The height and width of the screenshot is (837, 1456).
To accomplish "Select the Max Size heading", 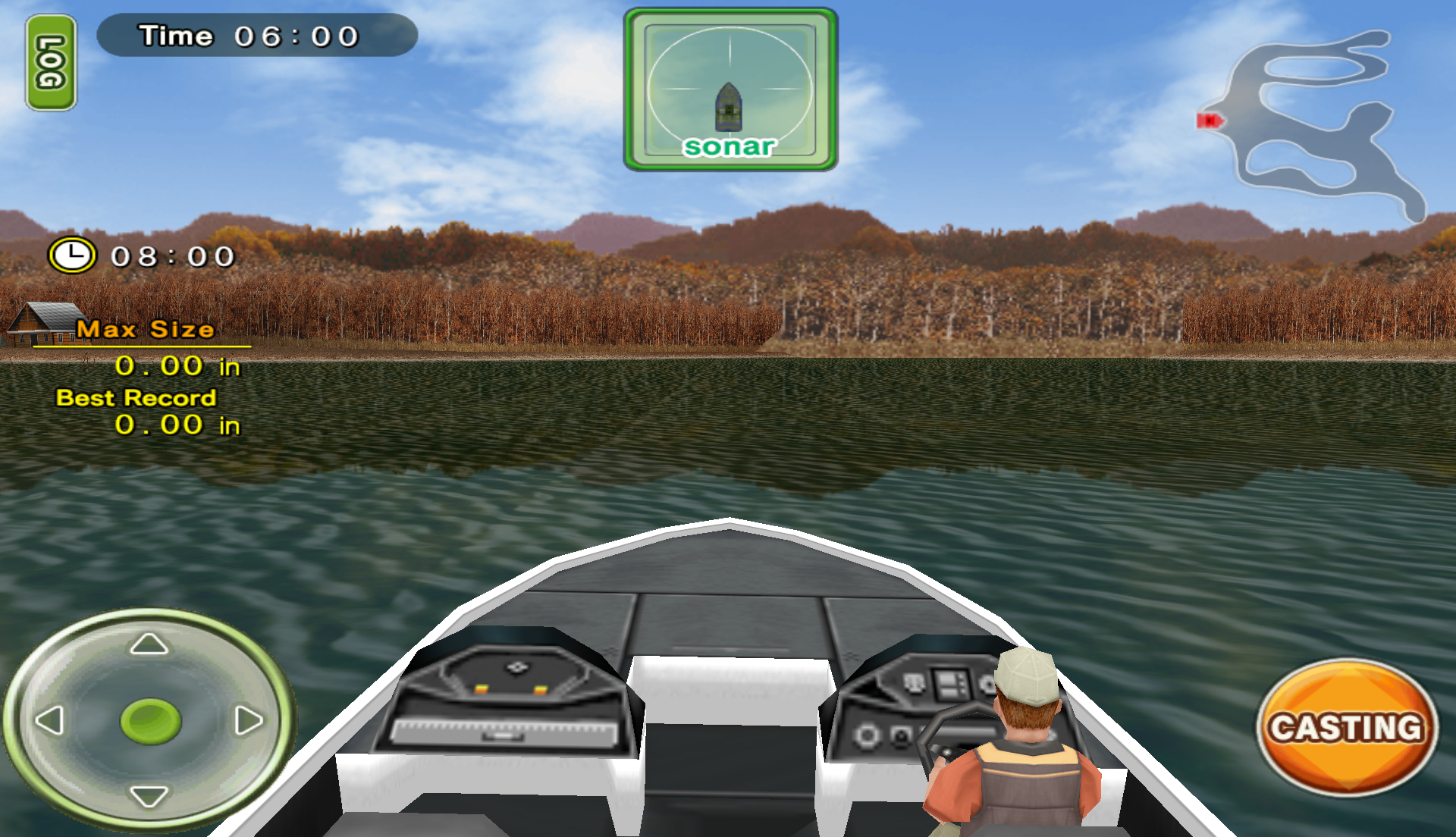I will tap(146, 329).
